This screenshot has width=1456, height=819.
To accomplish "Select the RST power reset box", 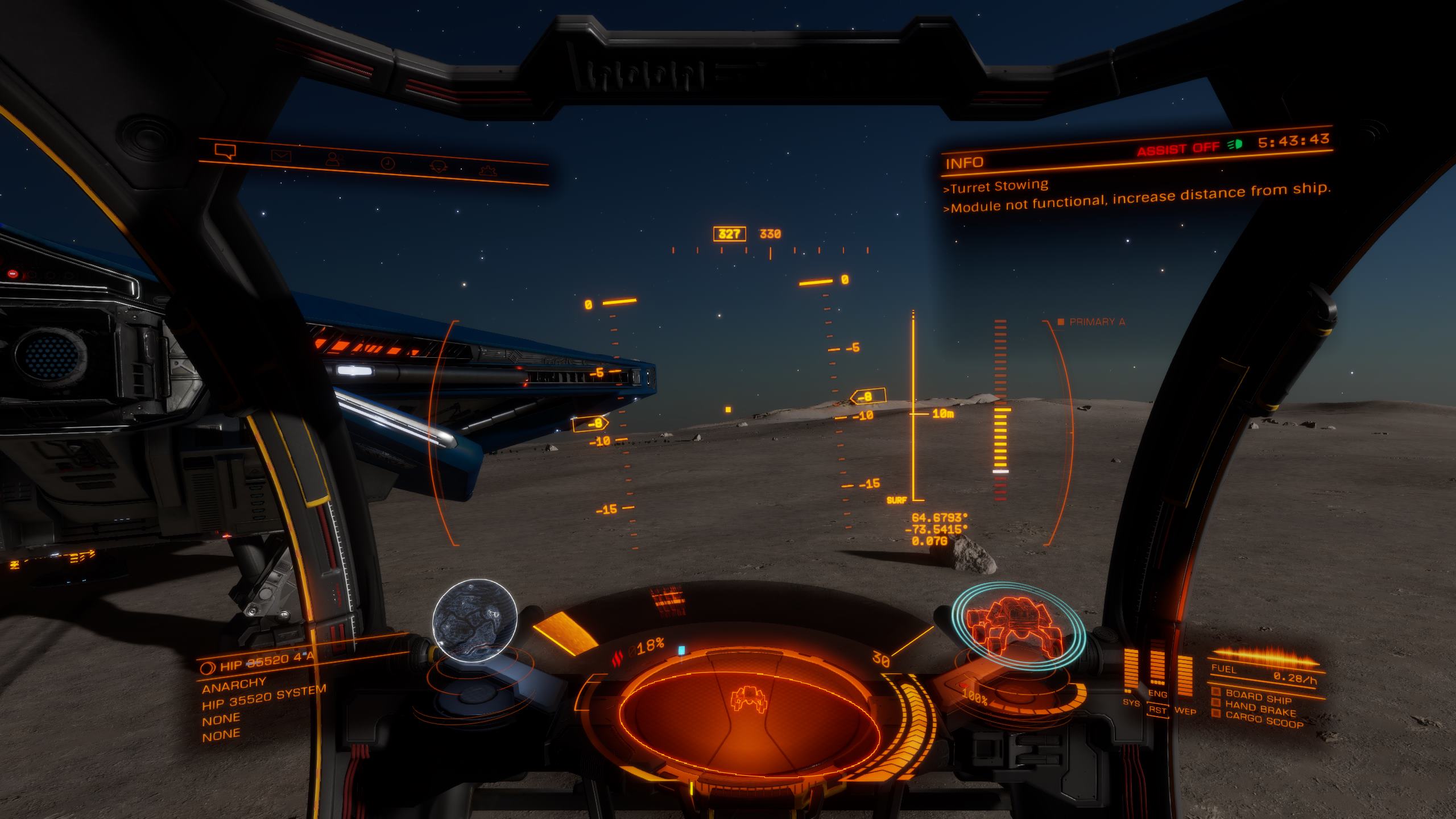I will [1157, 710].
